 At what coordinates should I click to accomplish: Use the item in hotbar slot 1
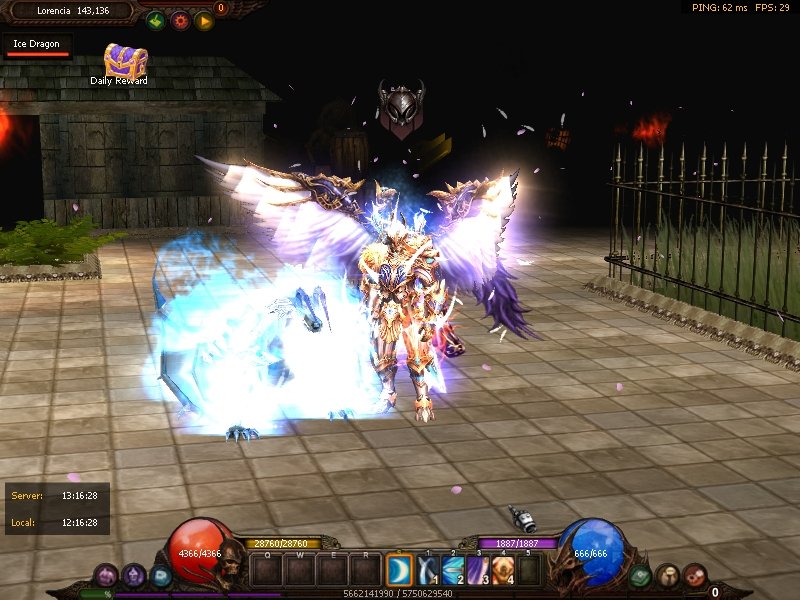pyautogui.click(x=428, y=569)
